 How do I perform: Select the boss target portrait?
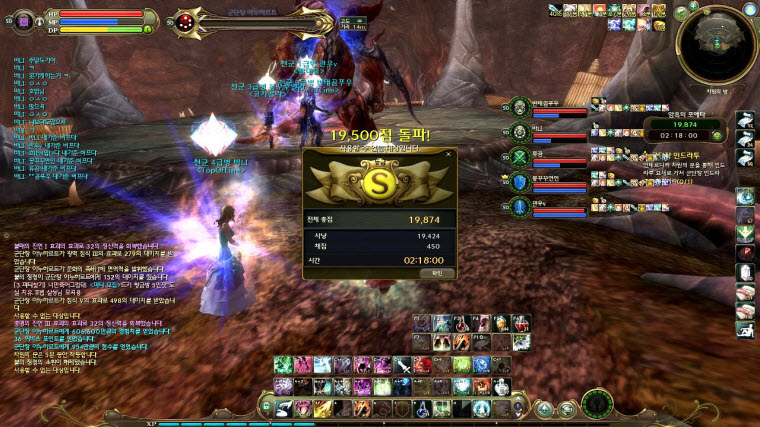click(189, 21)
